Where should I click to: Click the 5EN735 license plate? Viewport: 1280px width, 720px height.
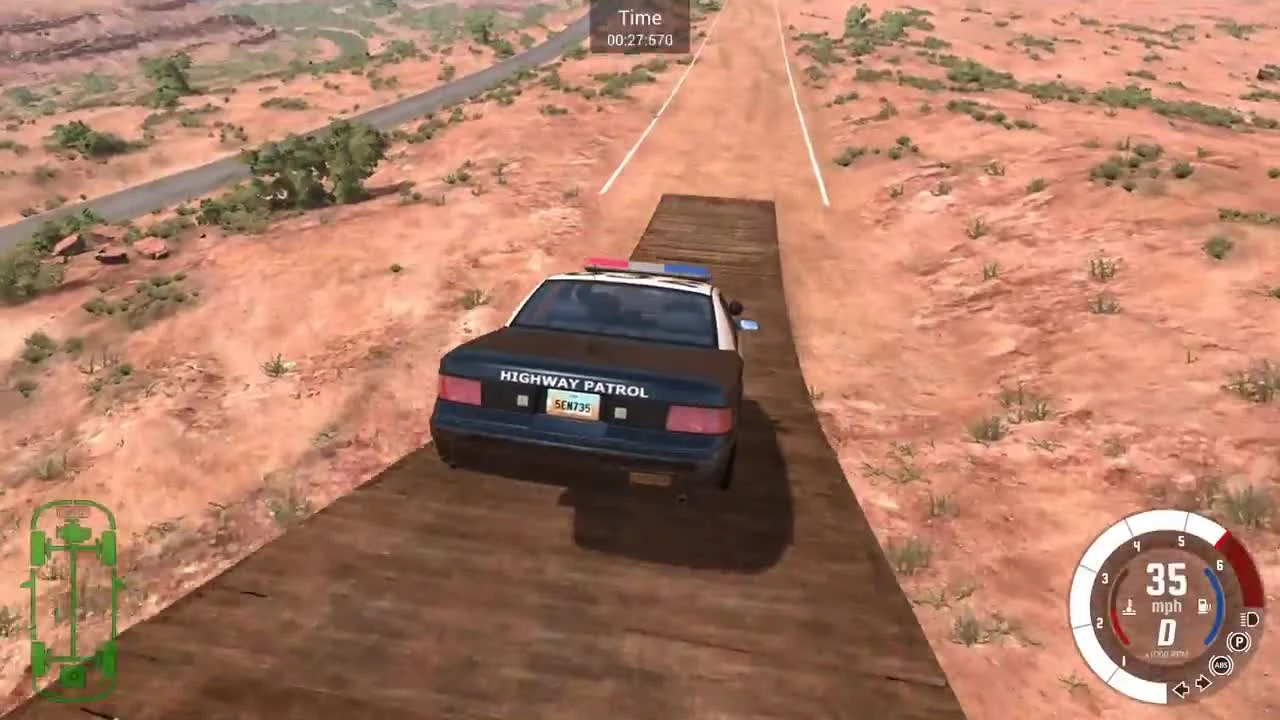pyautogui.click(x=571, y=407)
